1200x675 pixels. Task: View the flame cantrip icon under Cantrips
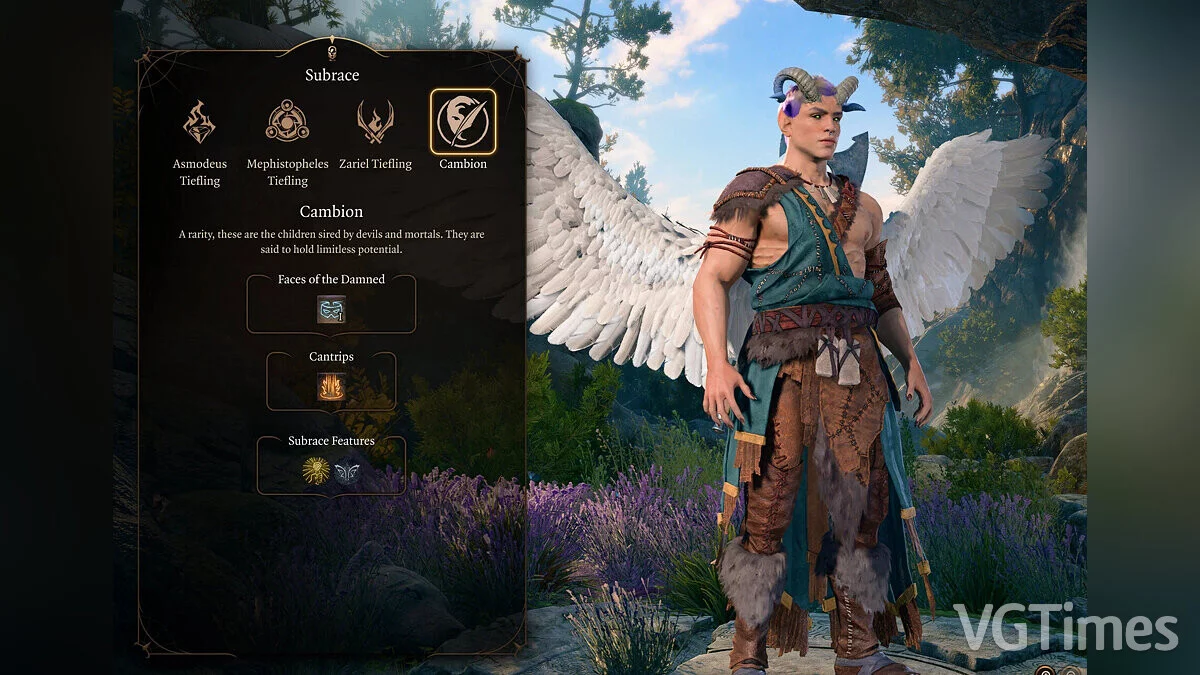coord(331,386)
